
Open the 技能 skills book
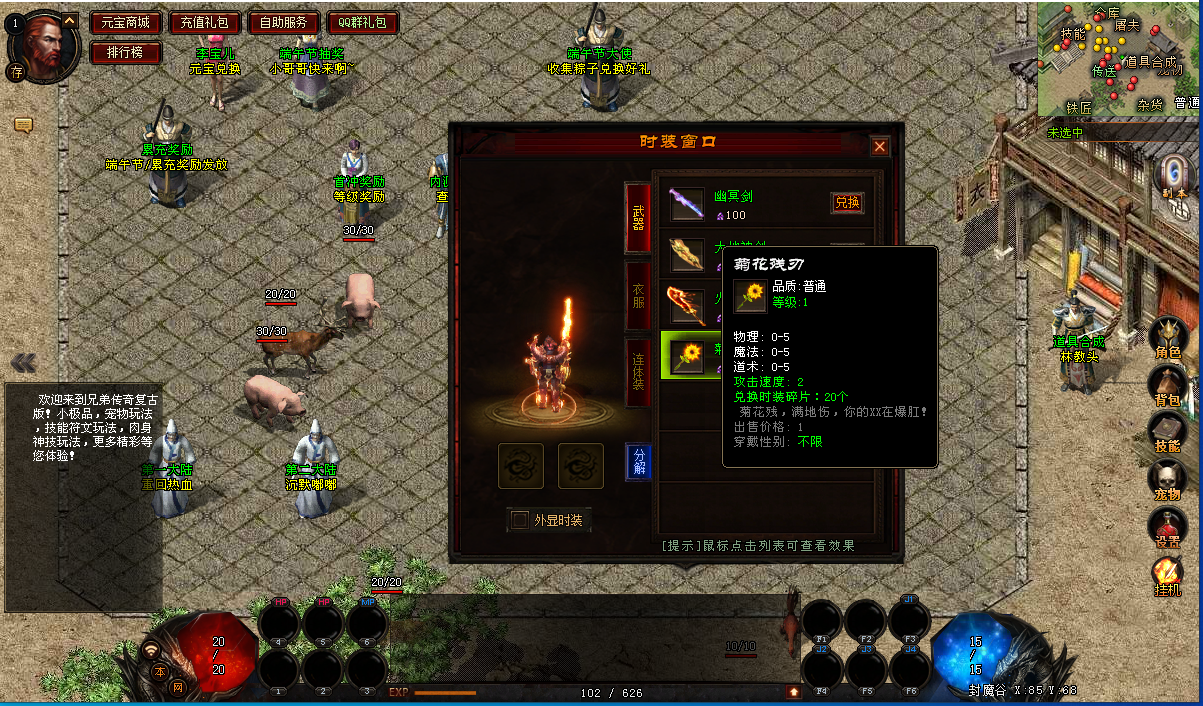click(x=1167, y=433)
